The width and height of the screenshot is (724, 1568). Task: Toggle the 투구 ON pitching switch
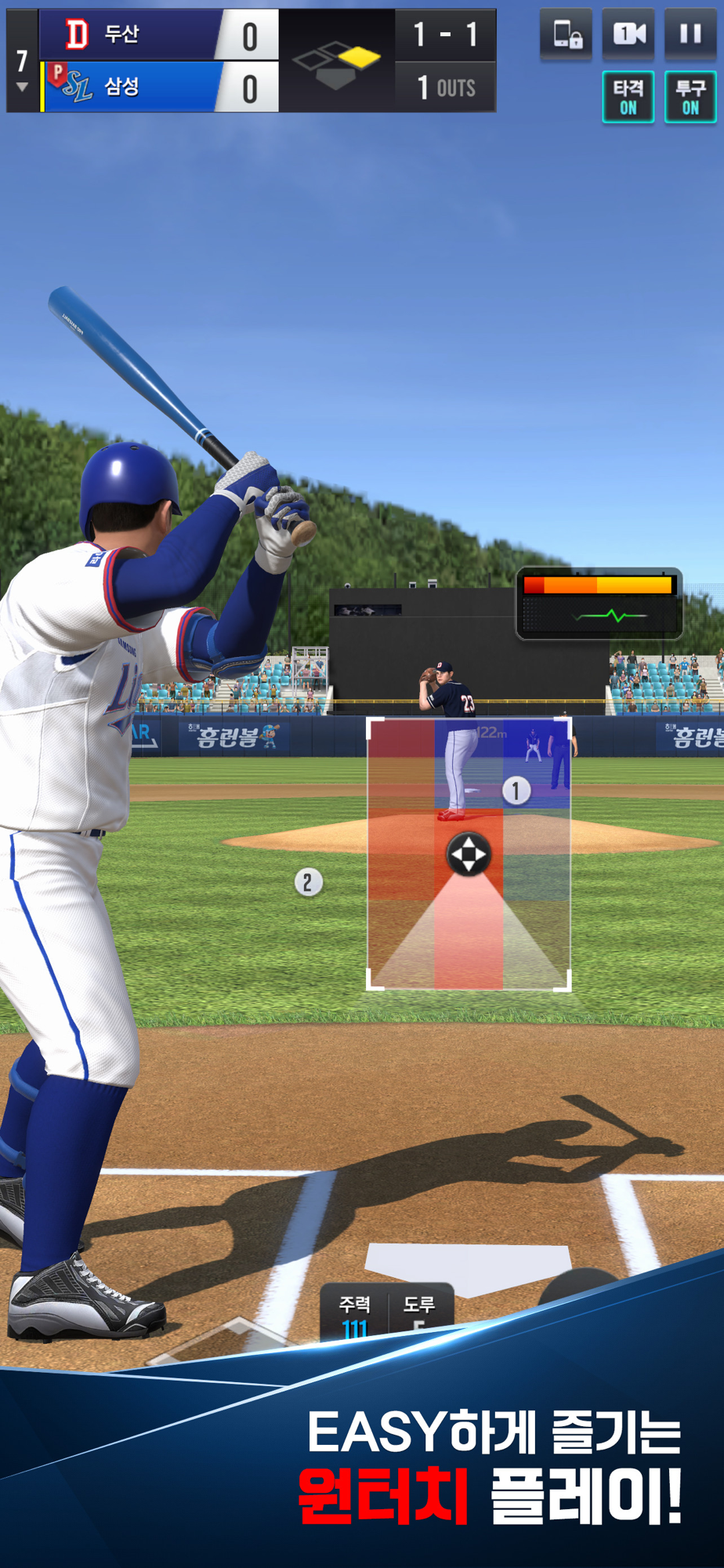coord(690,97)
